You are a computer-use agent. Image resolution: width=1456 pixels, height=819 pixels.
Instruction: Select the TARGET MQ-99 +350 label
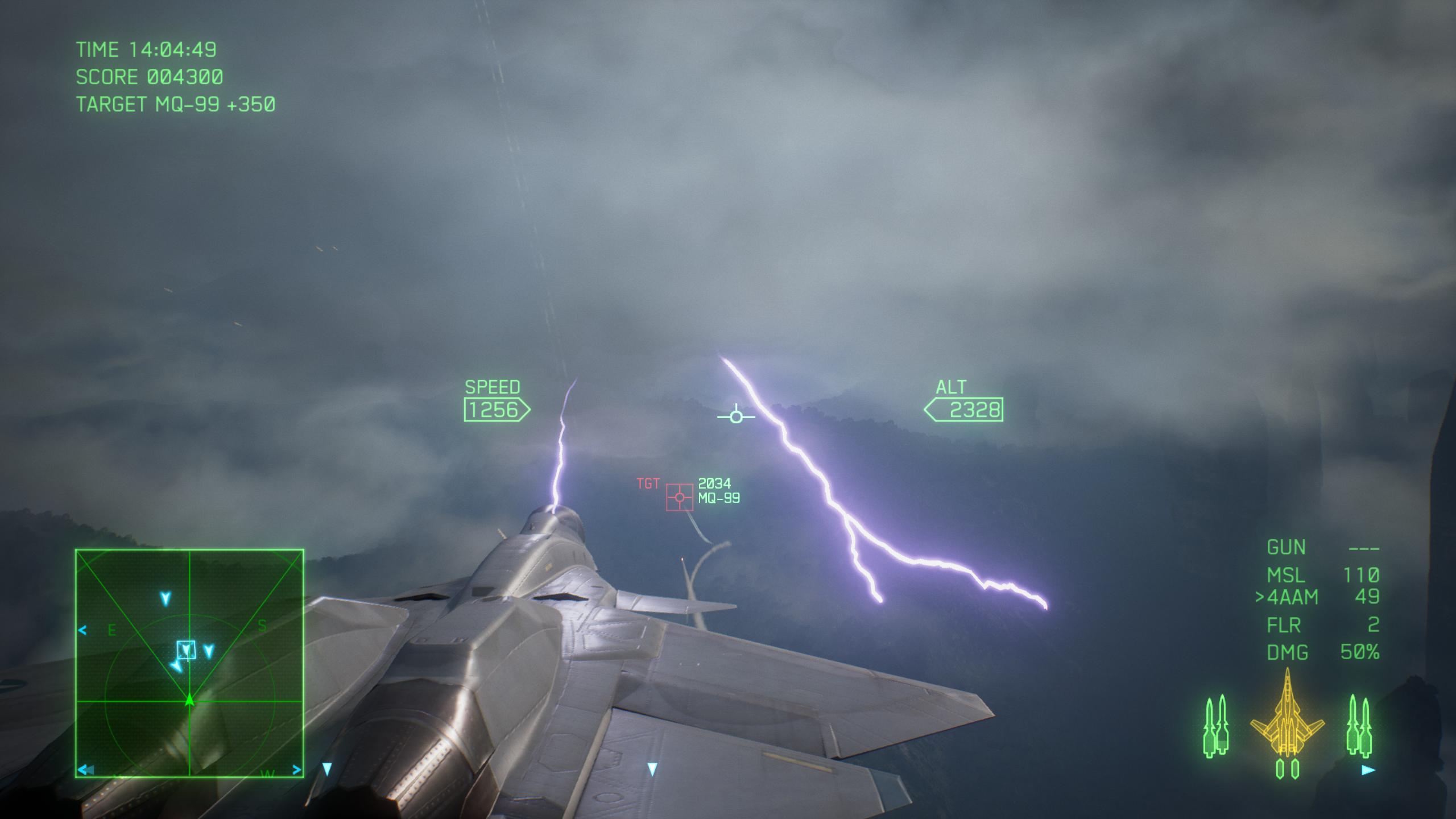pos(176,104)
